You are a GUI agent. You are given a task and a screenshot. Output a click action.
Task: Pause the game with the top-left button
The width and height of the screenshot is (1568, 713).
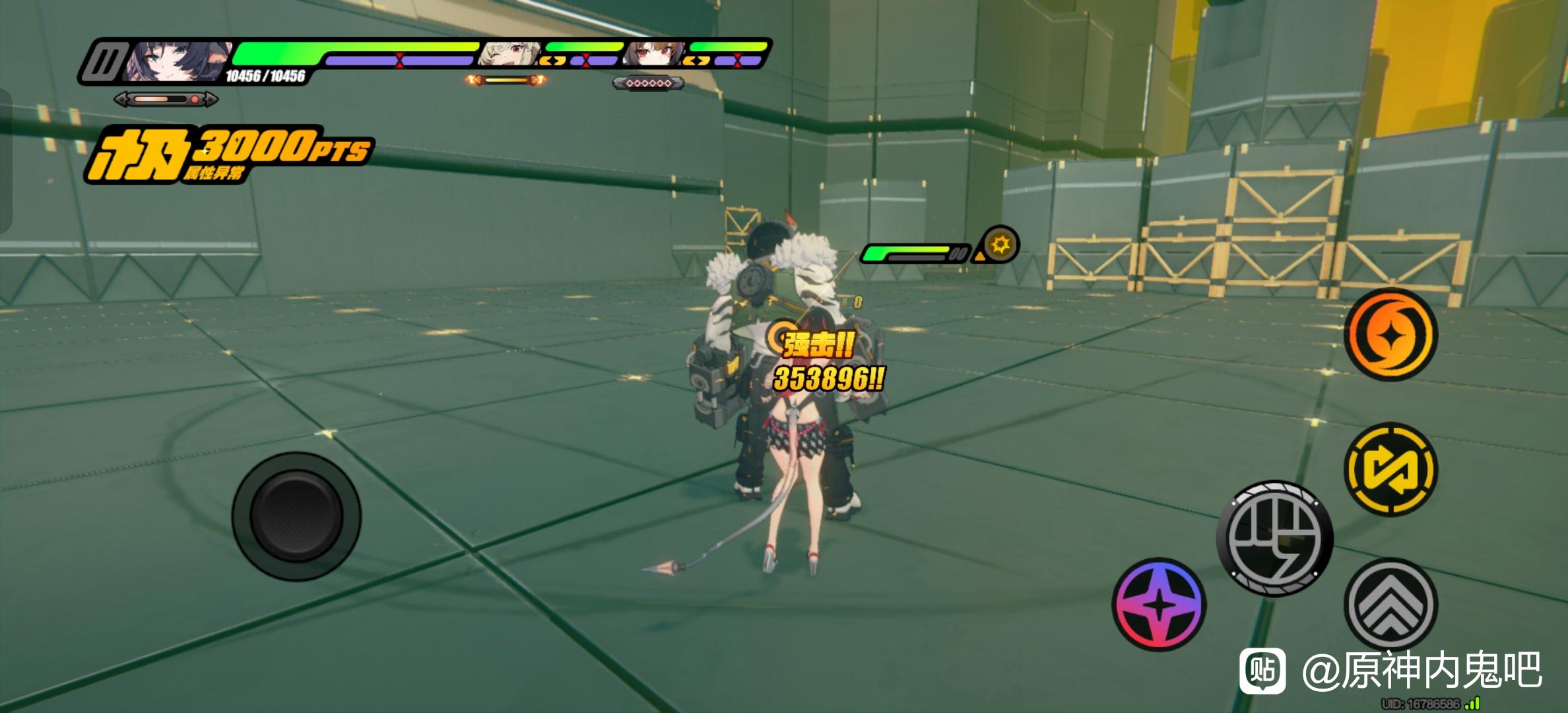click(x=104, y=63)
